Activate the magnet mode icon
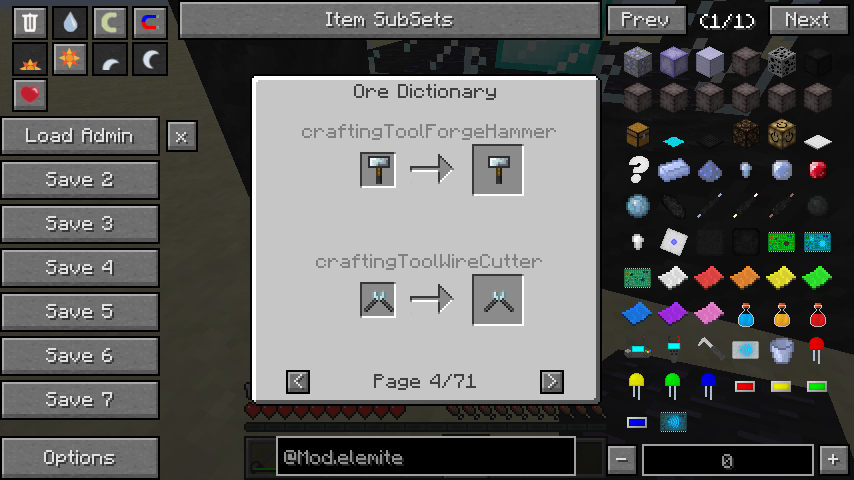The width and height of the screenshot is (854, 480). pos(149,23)
